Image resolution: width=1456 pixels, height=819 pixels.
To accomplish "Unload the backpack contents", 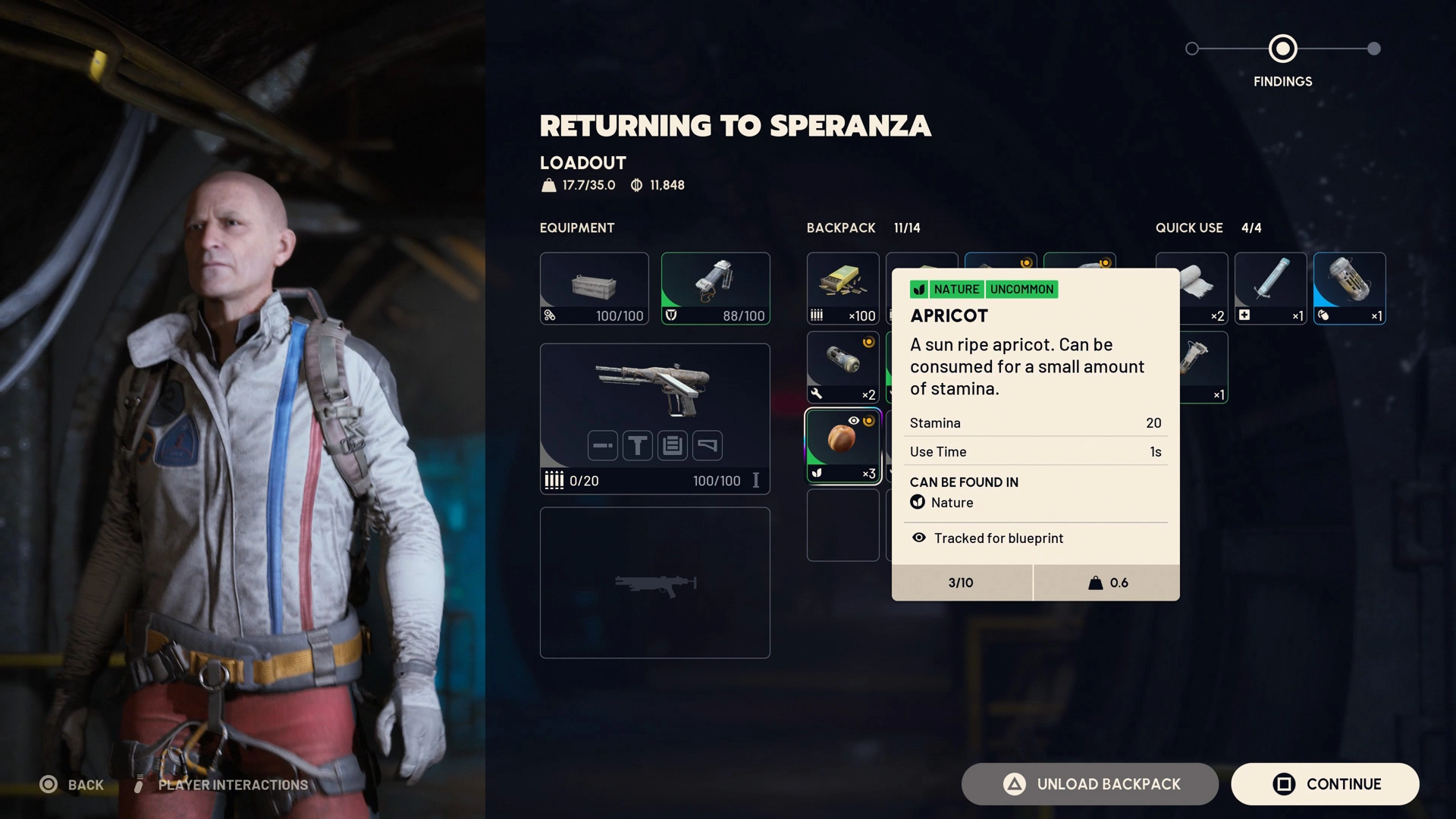I will (x=1090, y=784).
